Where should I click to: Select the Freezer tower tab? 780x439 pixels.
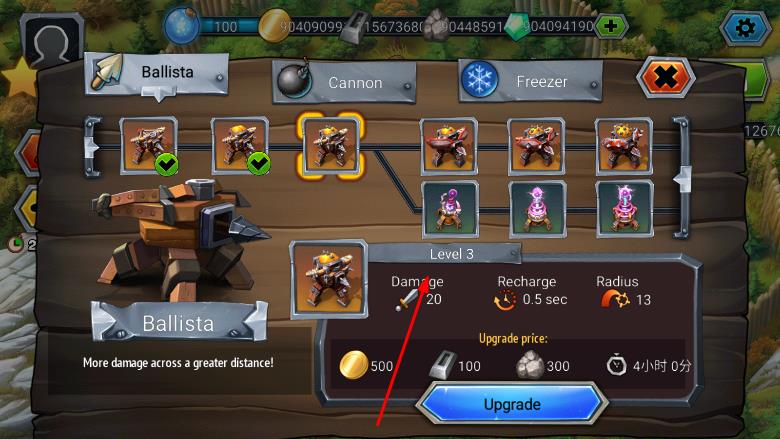(x=531, y=82)
